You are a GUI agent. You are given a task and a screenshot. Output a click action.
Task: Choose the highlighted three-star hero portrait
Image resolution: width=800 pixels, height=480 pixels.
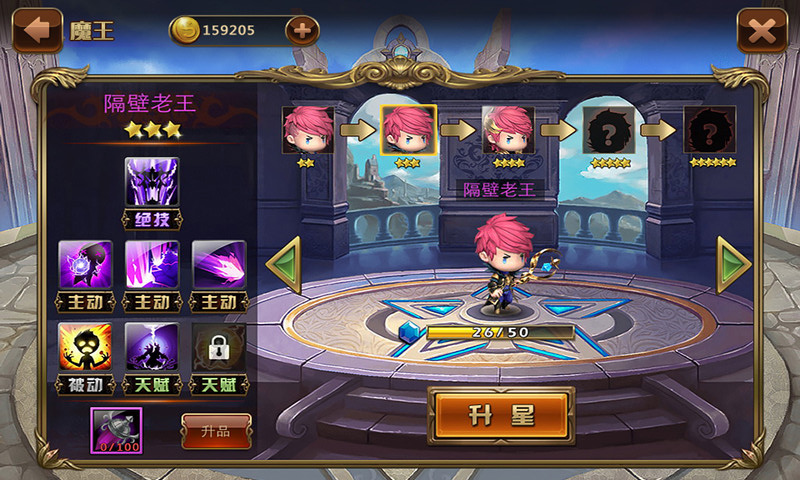click(408, 130)
